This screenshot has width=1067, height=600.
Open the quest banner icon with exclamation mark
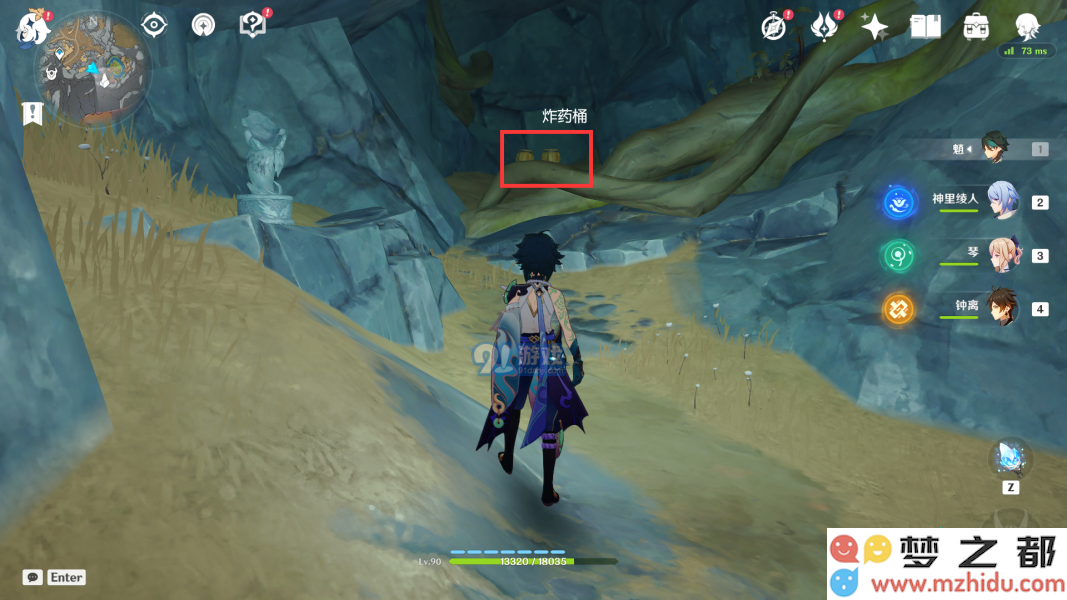pyautogui.click(x=33, y=113)
